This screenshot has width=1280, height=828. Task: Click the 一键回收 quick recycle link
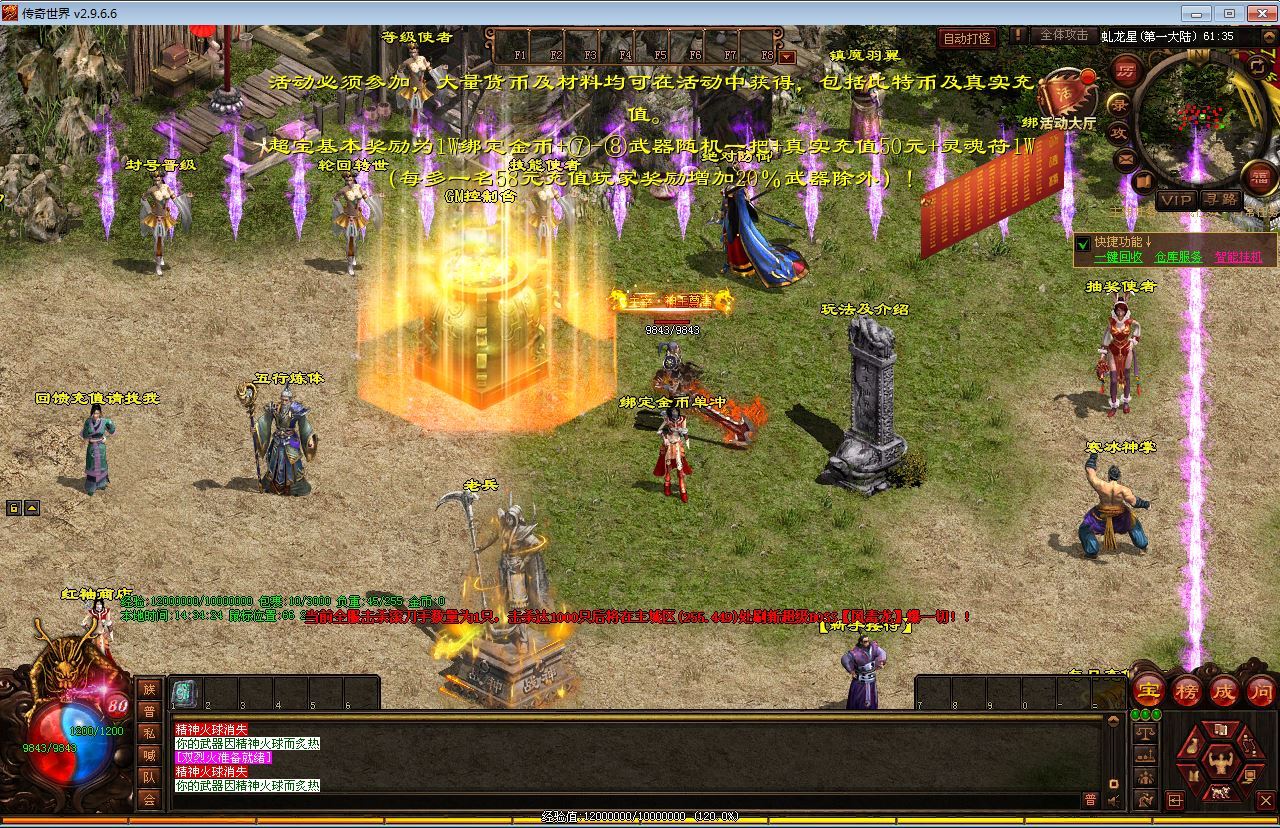pyautogui.click(x=1118, y=257)
